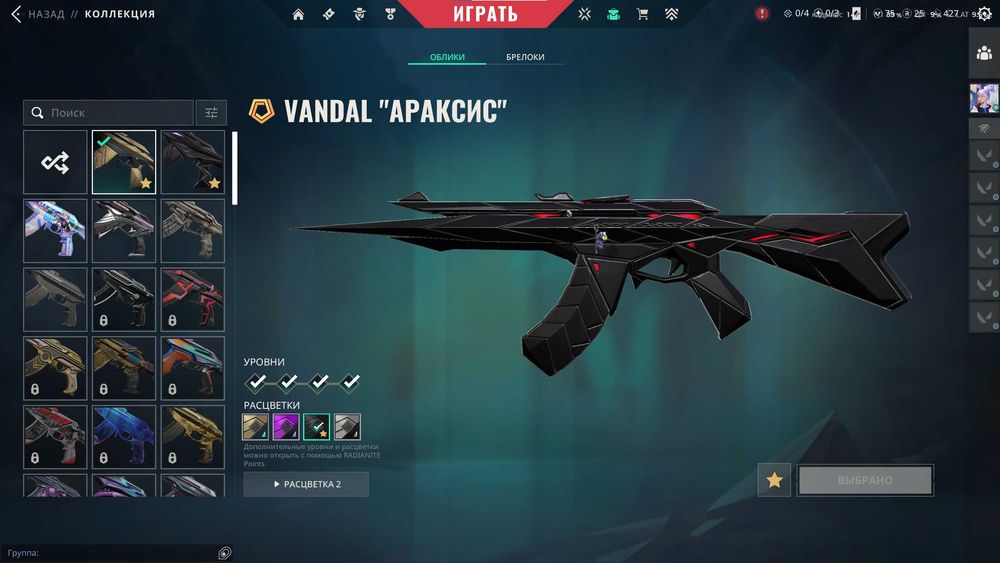The width and height of the screenshot is (1000, 563).
Task: Switch to the Брелоки tab
Action: click(525, 57)
